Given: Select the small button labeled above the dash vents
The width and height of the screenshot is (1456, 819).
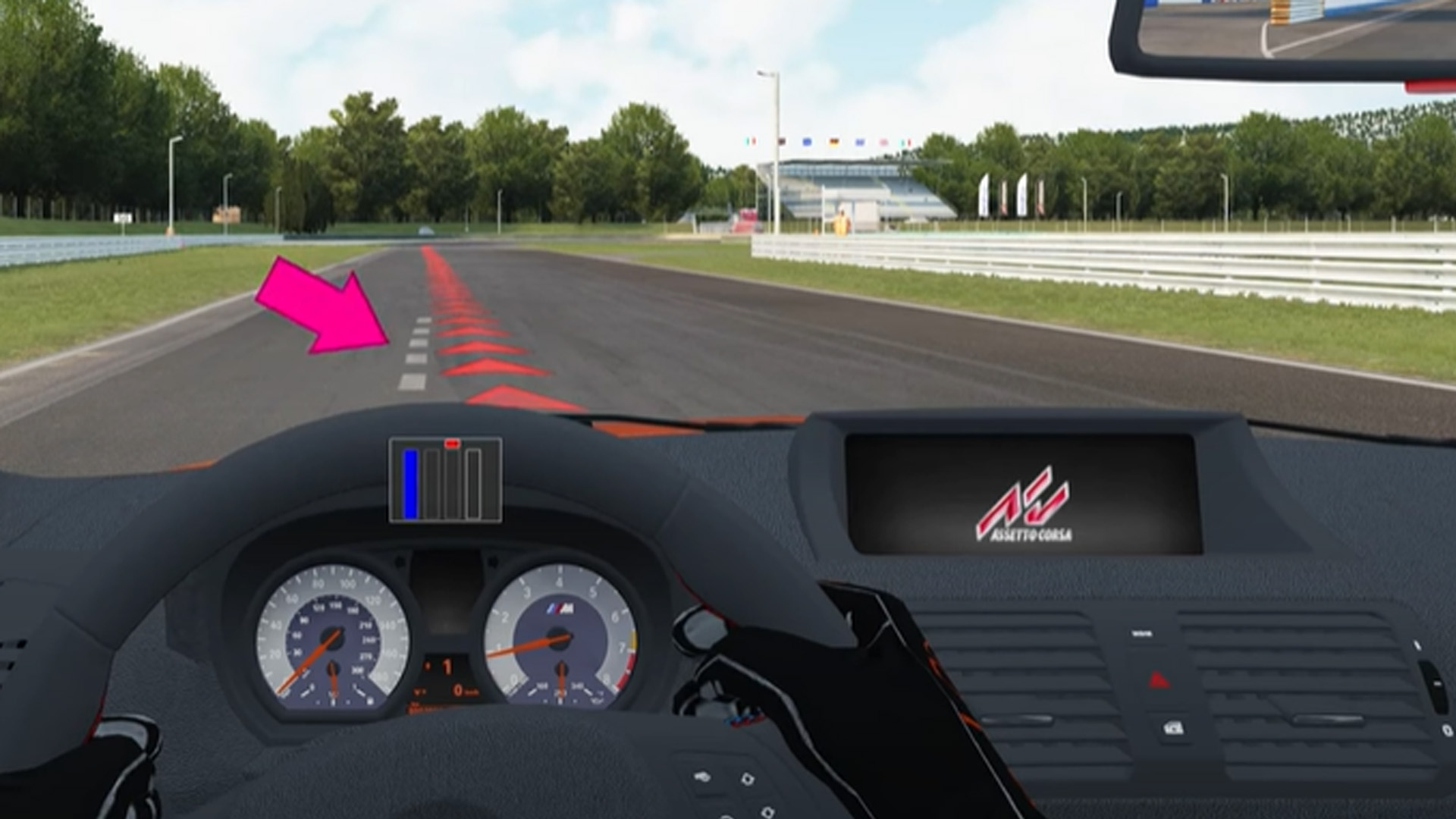Looking at the screenshot, I should click(1143, 632).
